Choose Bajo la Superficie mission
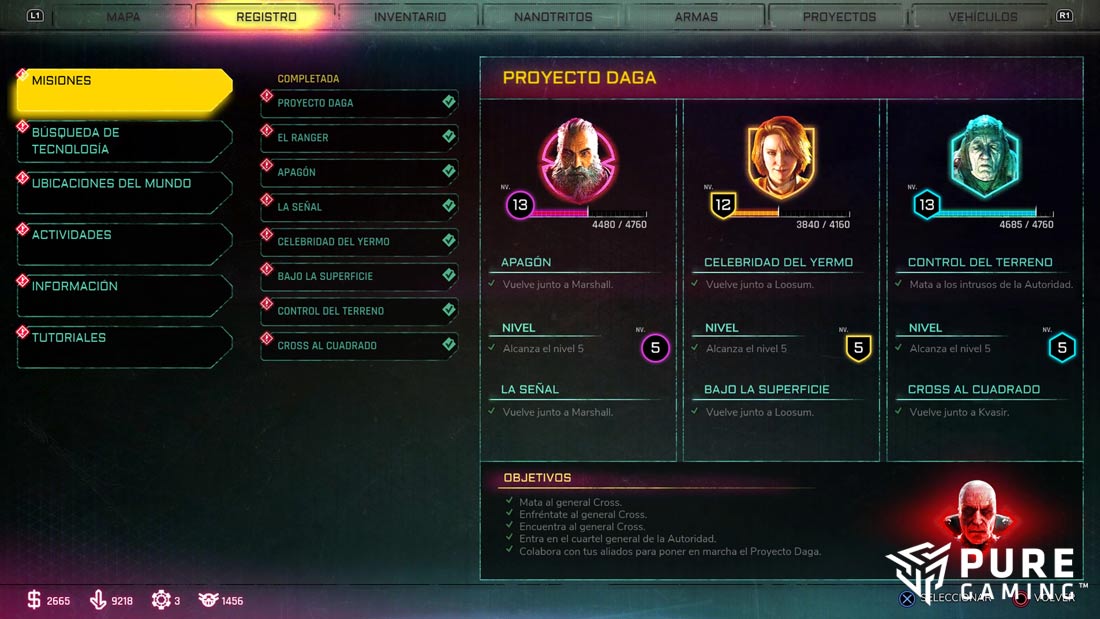1100x619 pixels. 360,276
